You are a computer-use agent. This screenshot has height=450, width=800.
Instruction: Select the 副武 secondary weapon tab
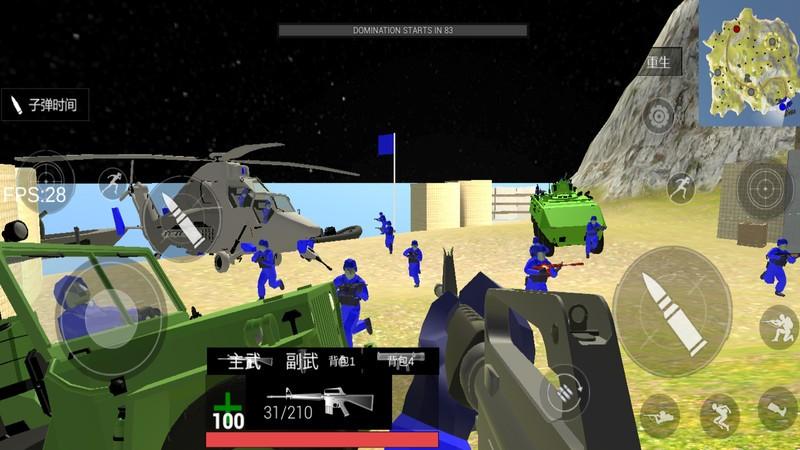coord(301,360)
